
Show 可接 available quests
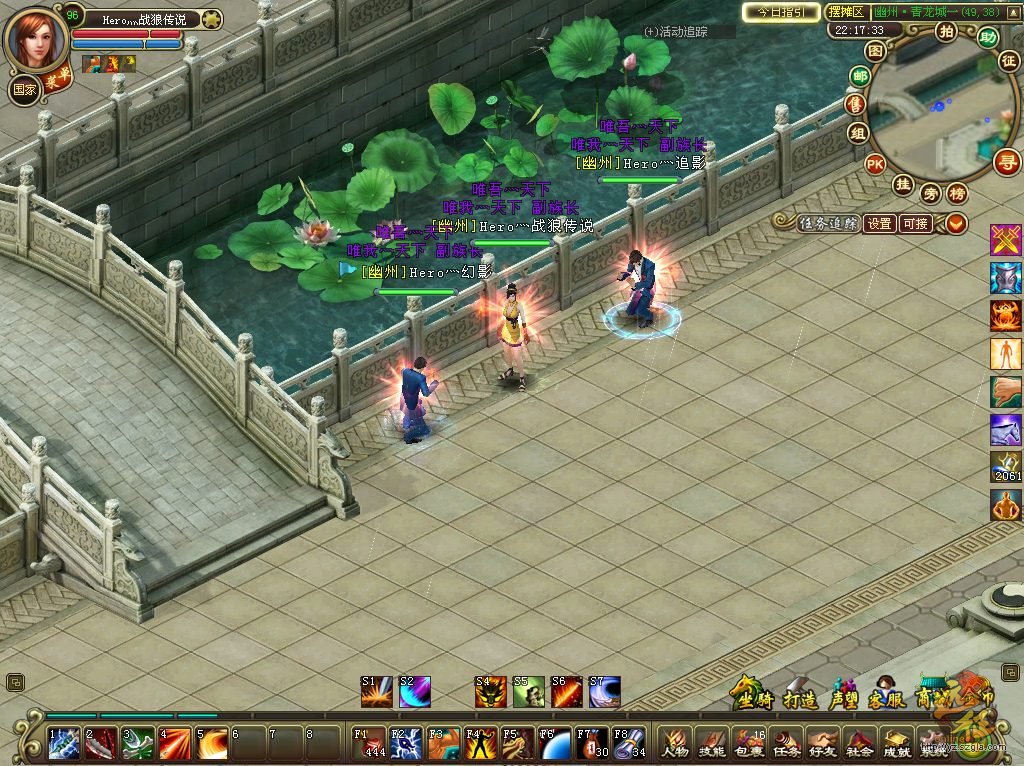click(x=915, y=224)
